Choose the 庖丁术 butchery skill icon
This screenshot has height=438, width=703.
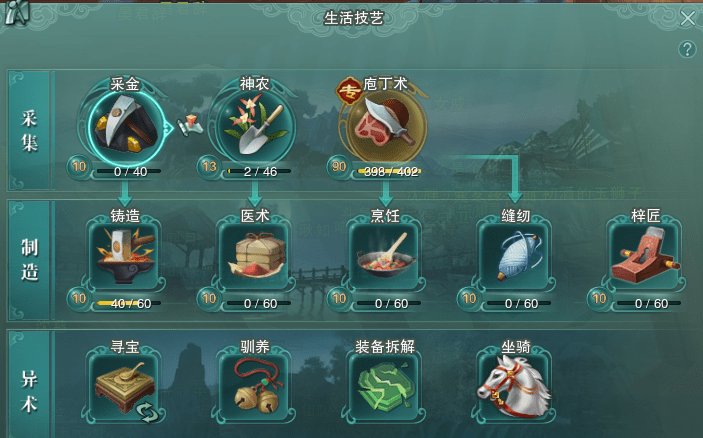pyautogui.click(x=384, y=126)
